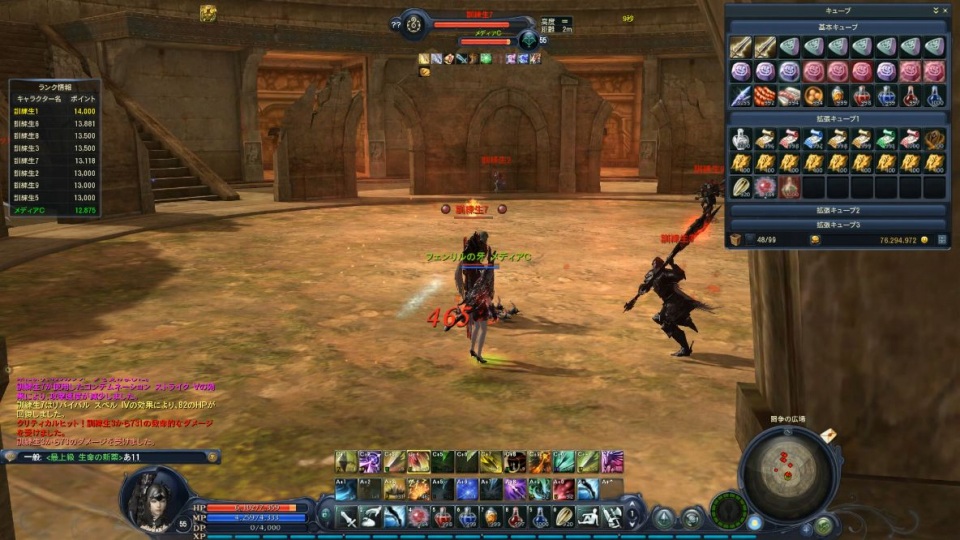Expand the 拡張キューブ2 section
Screen dimensions: 960x540
click(838, 211)
